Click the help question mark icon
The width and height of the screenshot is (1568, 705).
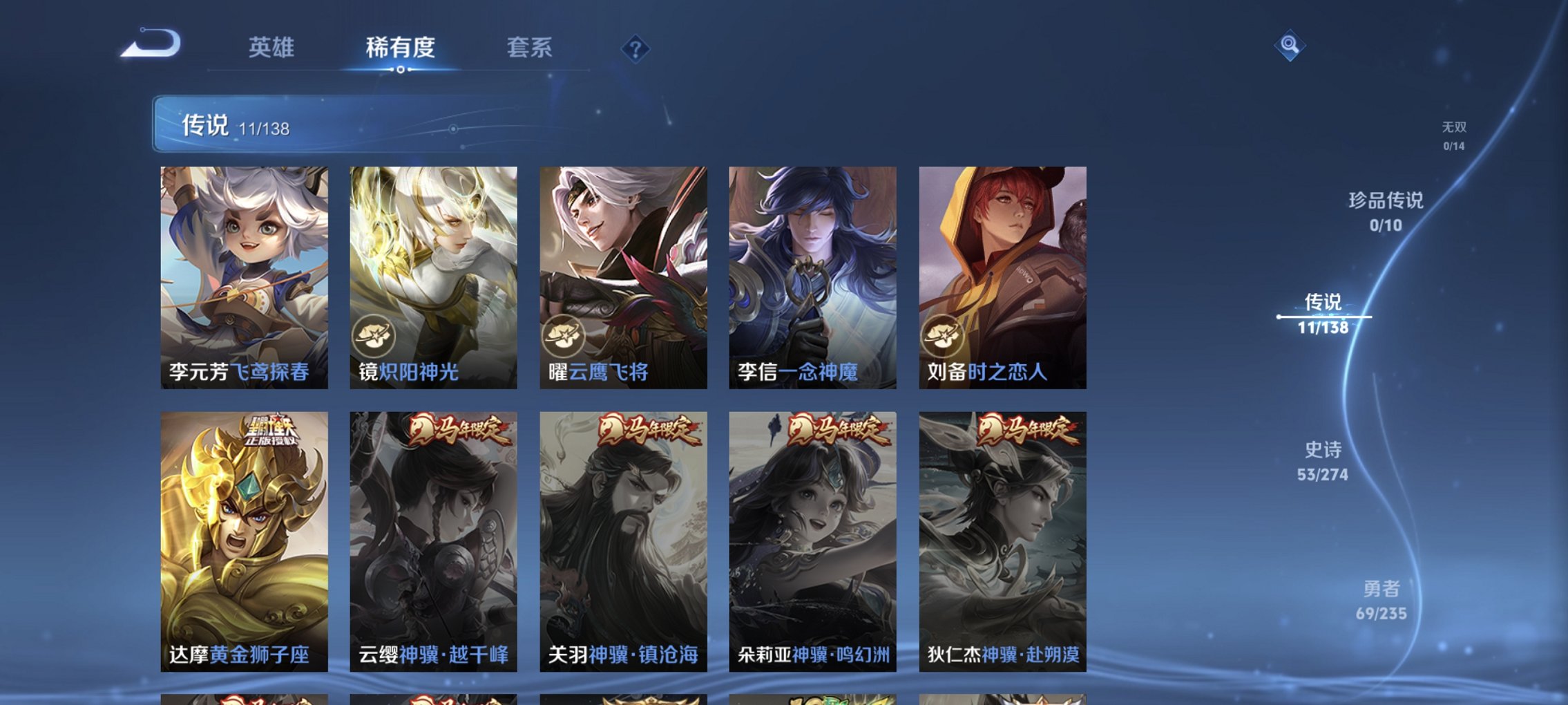coord(635,49)
